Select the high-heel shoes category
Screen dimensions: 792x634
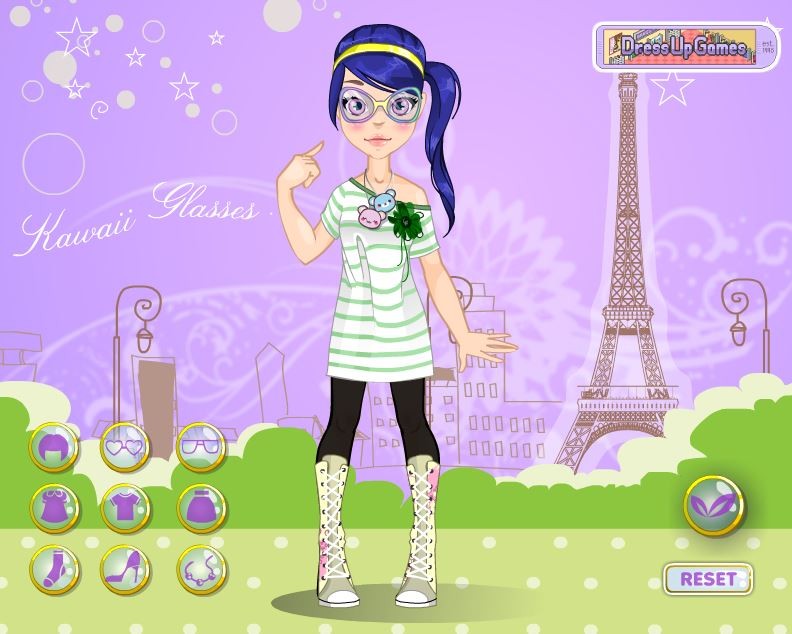[x=125, y=568]
